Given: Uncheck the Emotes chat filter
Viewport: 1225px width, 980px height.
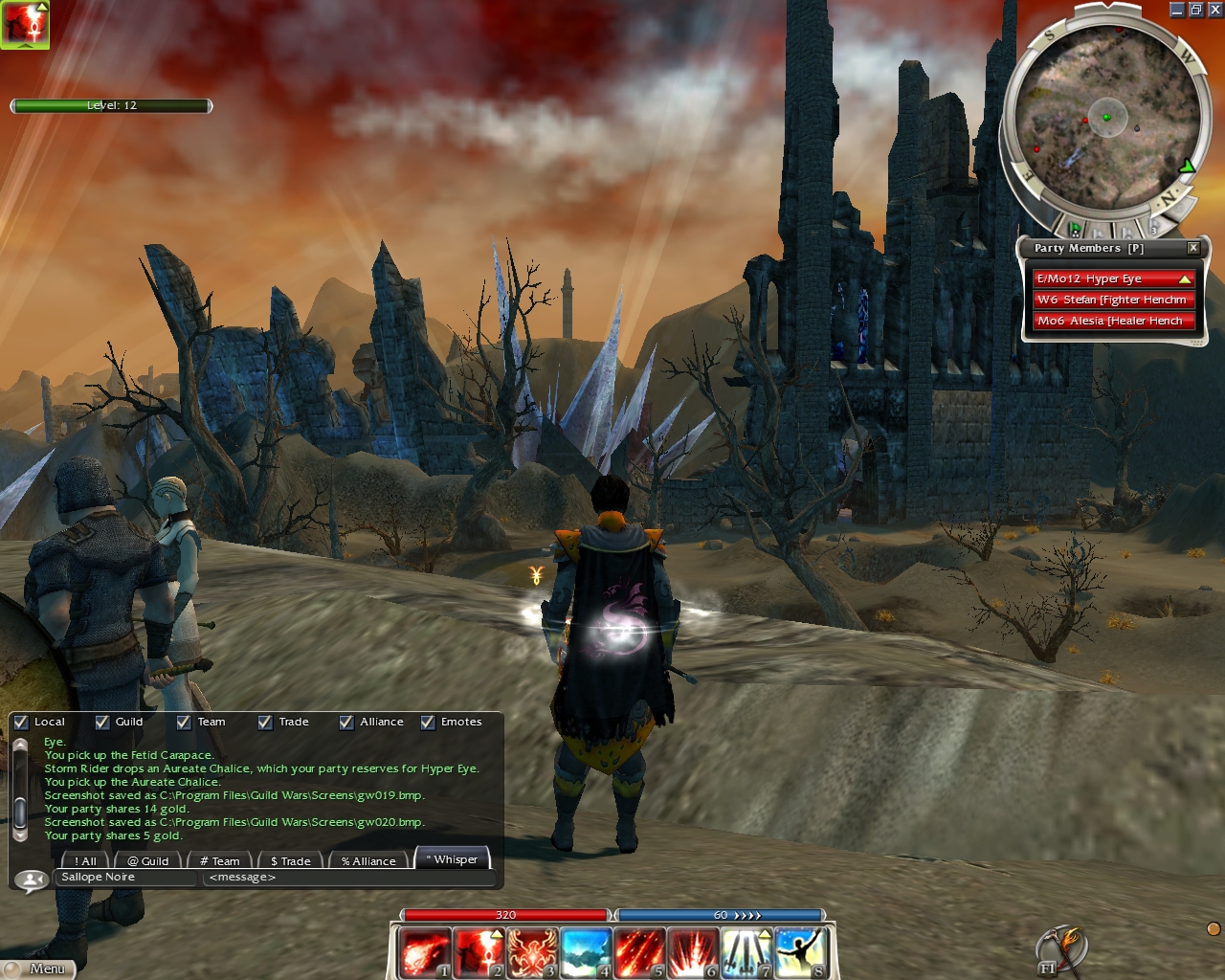Looking at the screenshot, I should click(428, 723).
